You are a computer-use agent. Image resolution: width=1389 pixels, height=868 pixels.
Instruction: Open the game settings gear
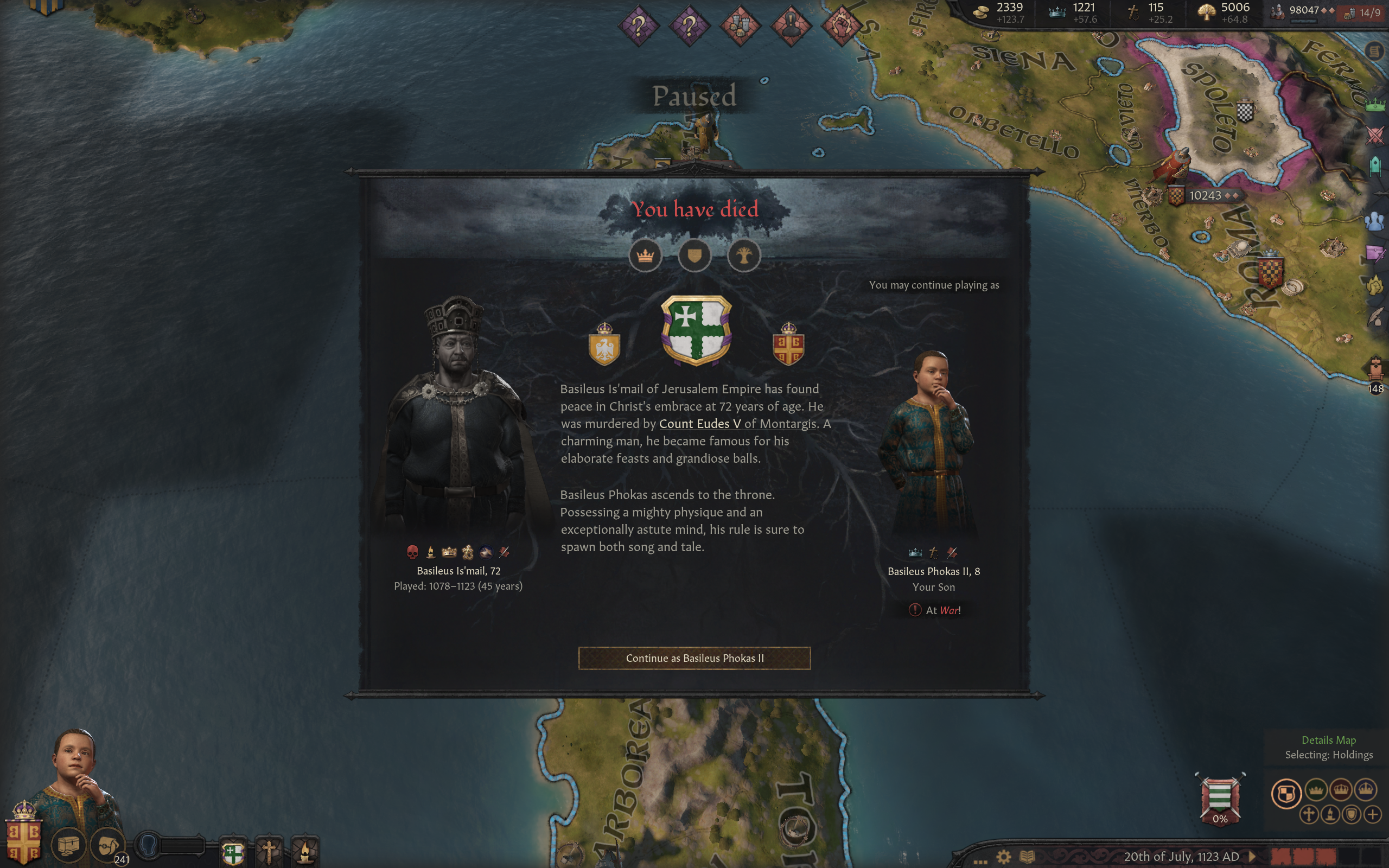coord(1003,857)
